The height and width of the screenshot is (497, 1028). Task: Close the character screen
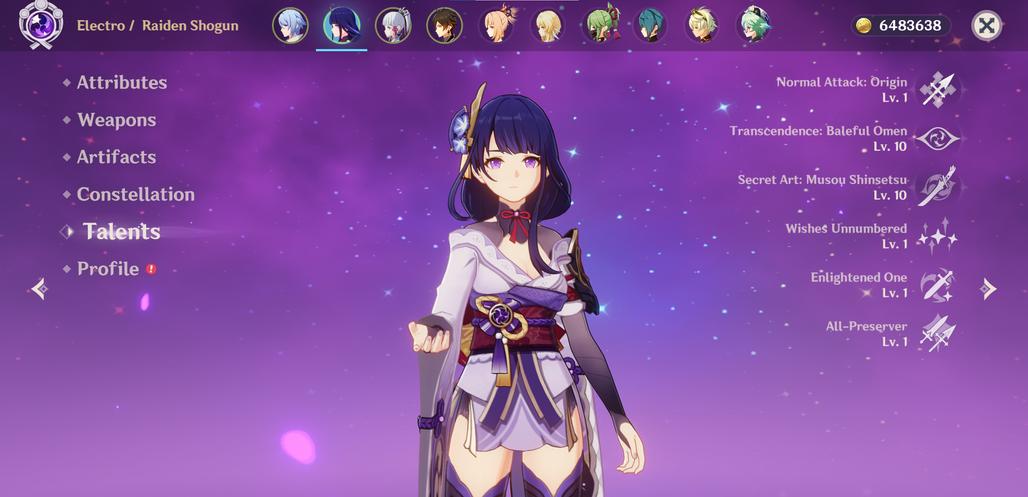coord(986,26)
